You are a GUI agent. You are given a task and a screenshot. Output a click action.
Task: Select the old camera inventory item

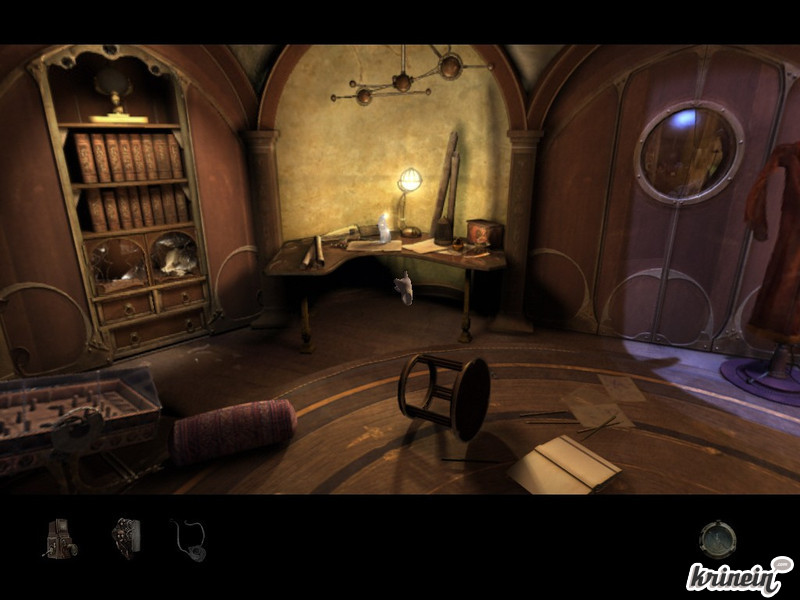pyautogui.click(x=60, y=538)
